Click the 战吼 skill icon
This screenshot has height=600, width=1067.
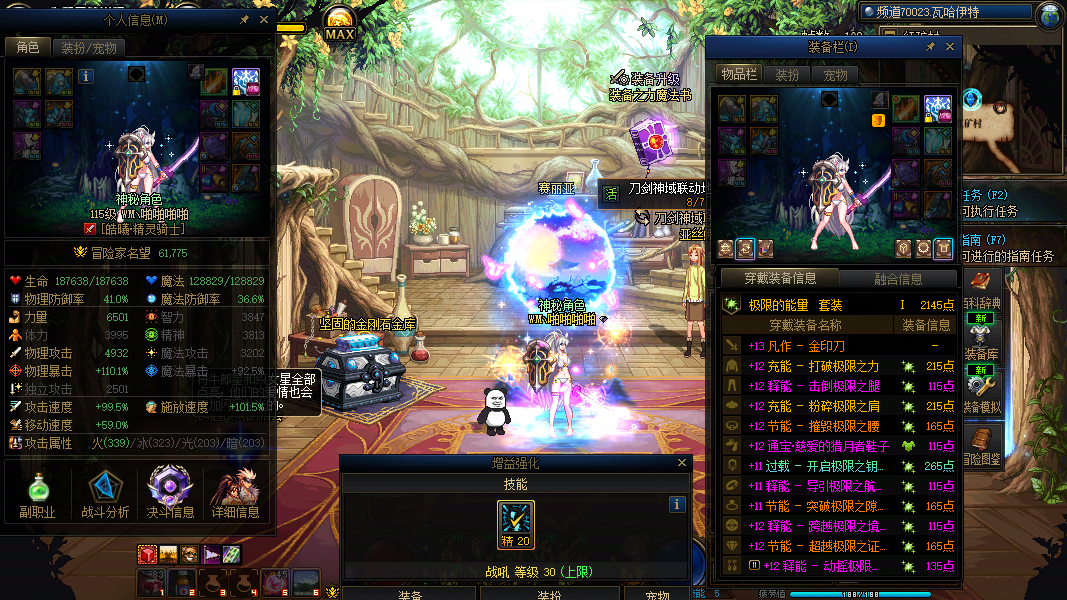pos(516,524)
